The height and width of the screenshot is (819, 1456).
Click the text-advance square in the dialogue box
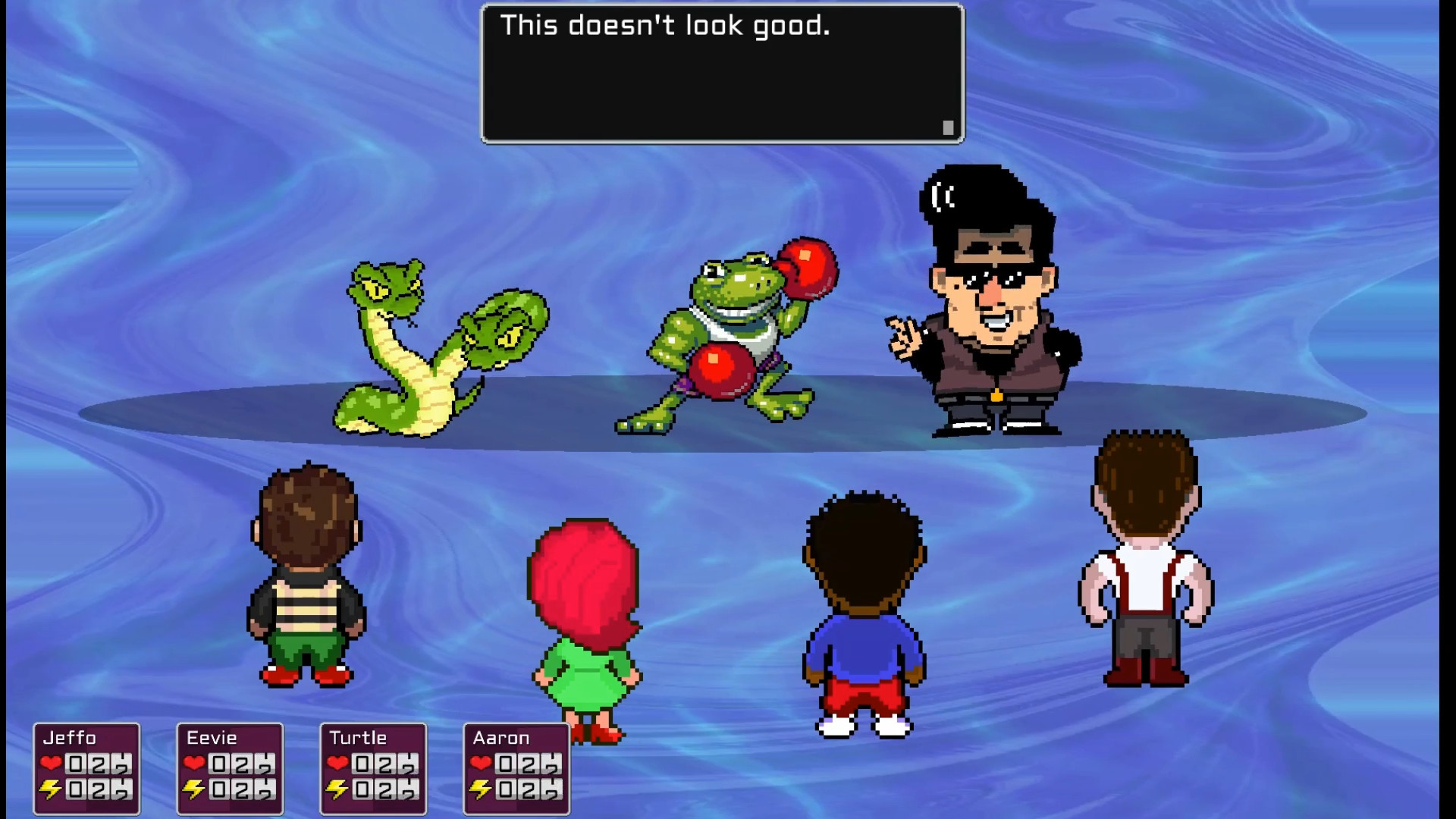coord(948,127)
